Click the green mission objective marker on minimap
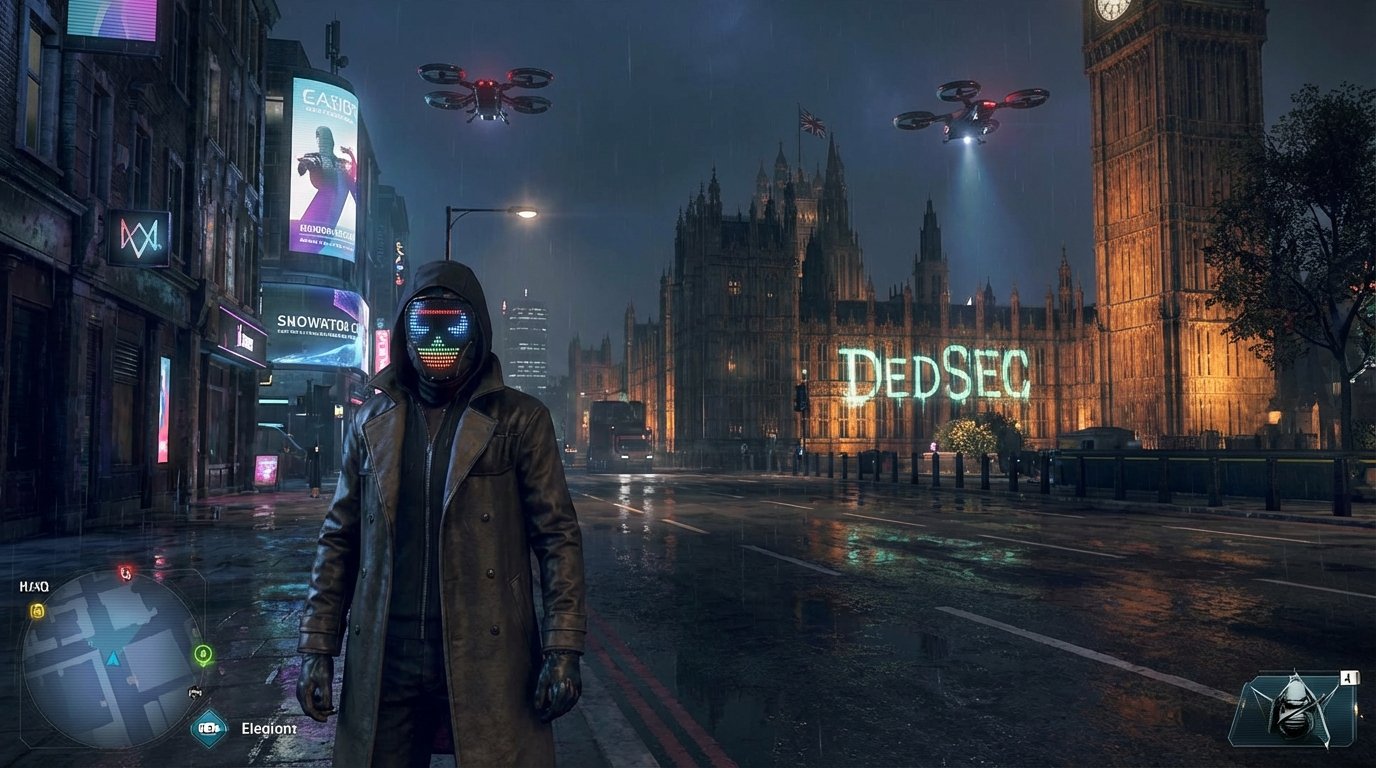Viewport: 1376px width, 768px height. coord(203,654)
